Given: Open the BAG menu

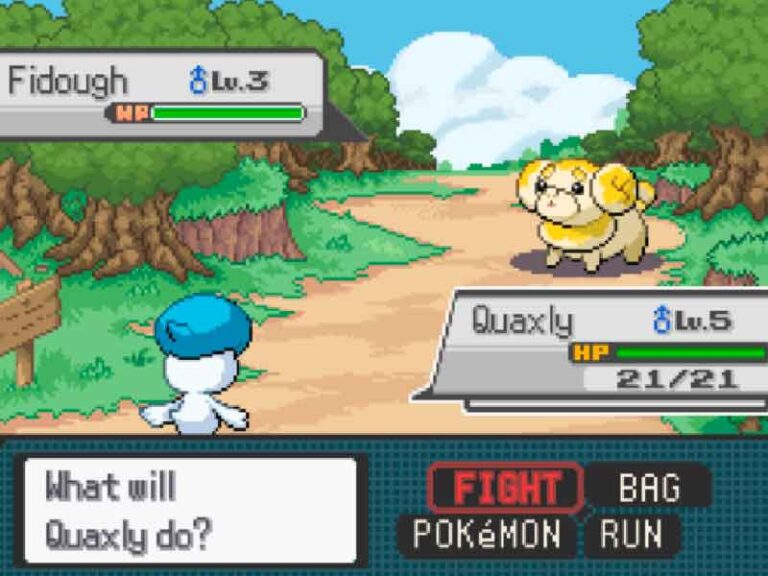Looking at the screenshot, I should (648, 488).
